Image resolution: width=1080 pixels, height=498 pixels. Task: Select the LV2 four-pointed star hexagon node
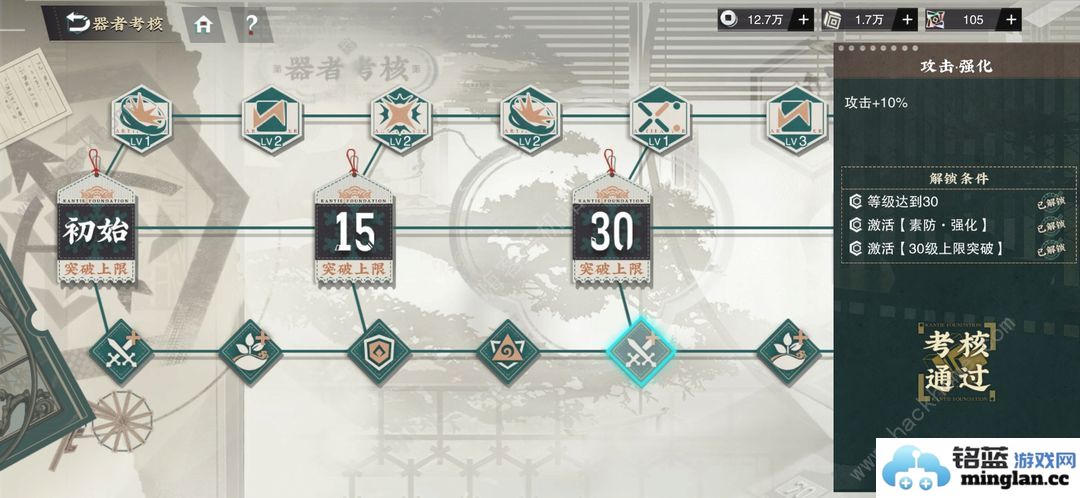click(400, 119)
